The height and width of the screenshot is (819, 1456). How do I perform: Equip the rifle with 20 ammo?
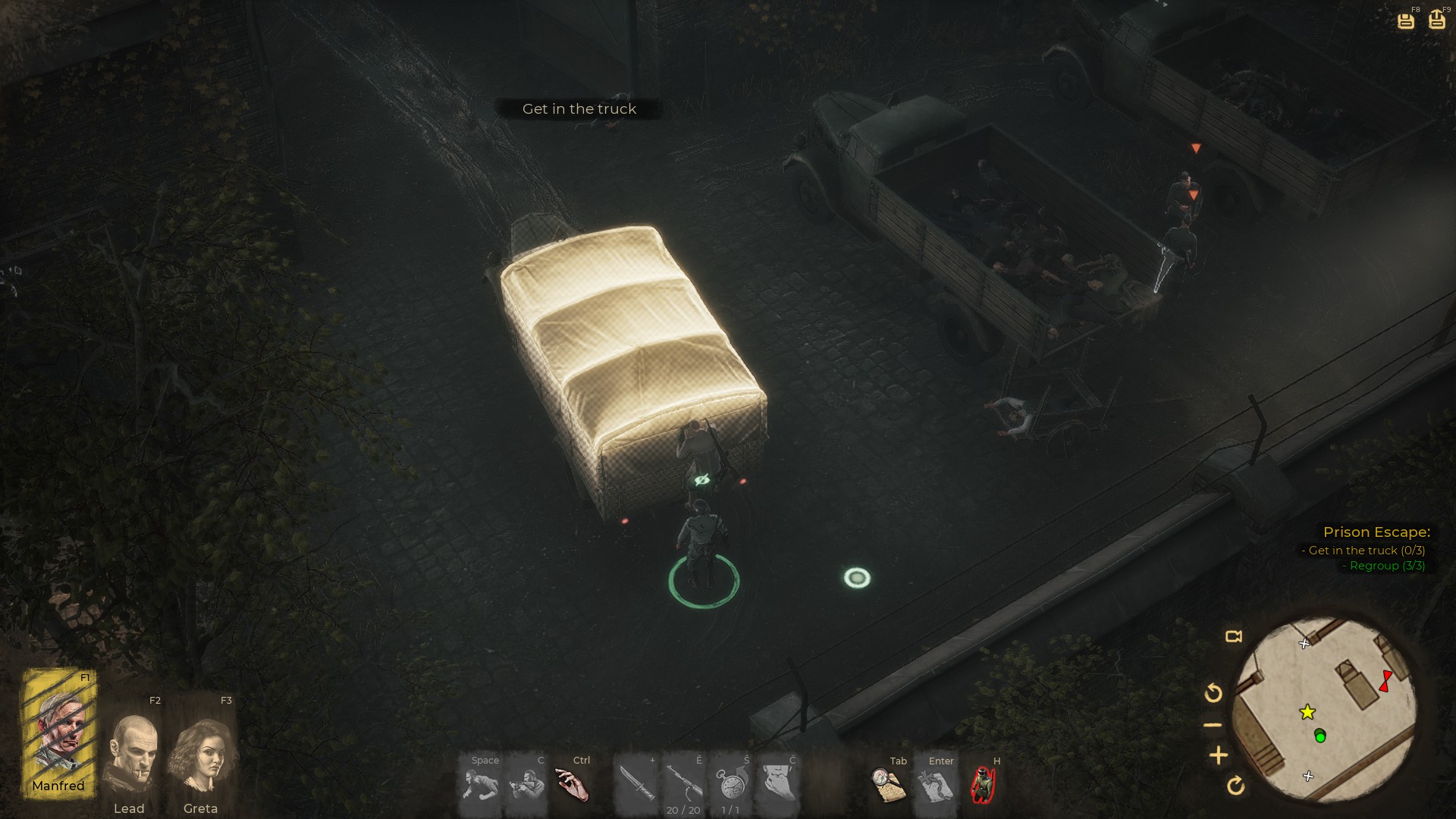[x=683, y=784]
